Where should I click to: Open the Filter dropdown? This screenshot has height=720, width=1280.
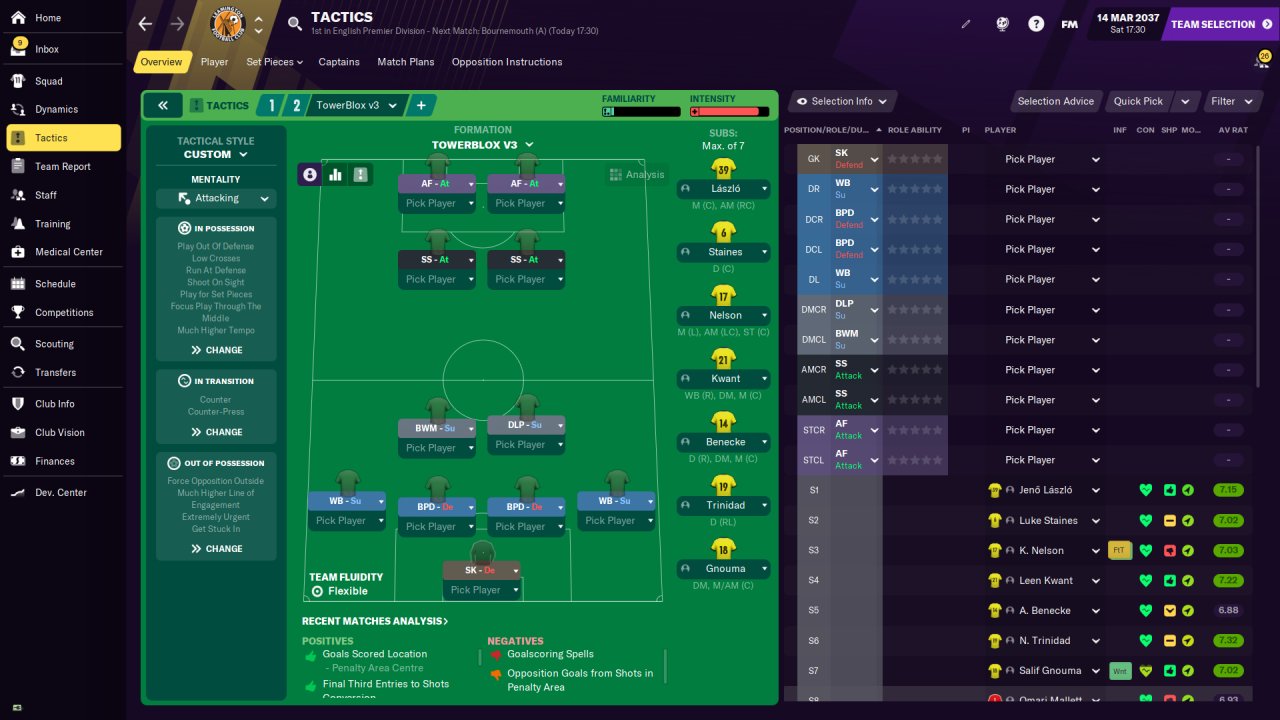point(1231,101)
